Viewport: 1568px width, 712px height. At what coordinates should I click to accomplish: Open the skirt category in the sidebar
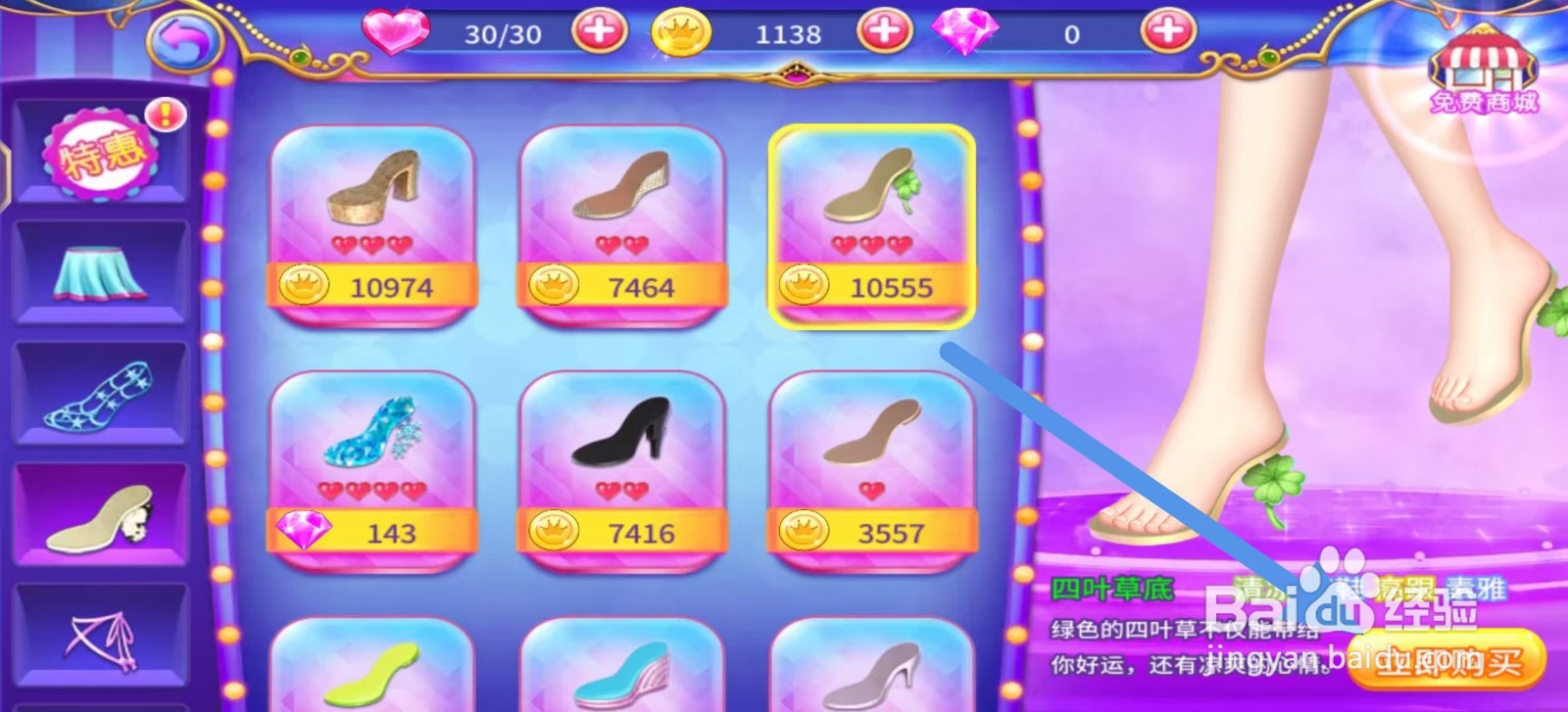point(98,272)
